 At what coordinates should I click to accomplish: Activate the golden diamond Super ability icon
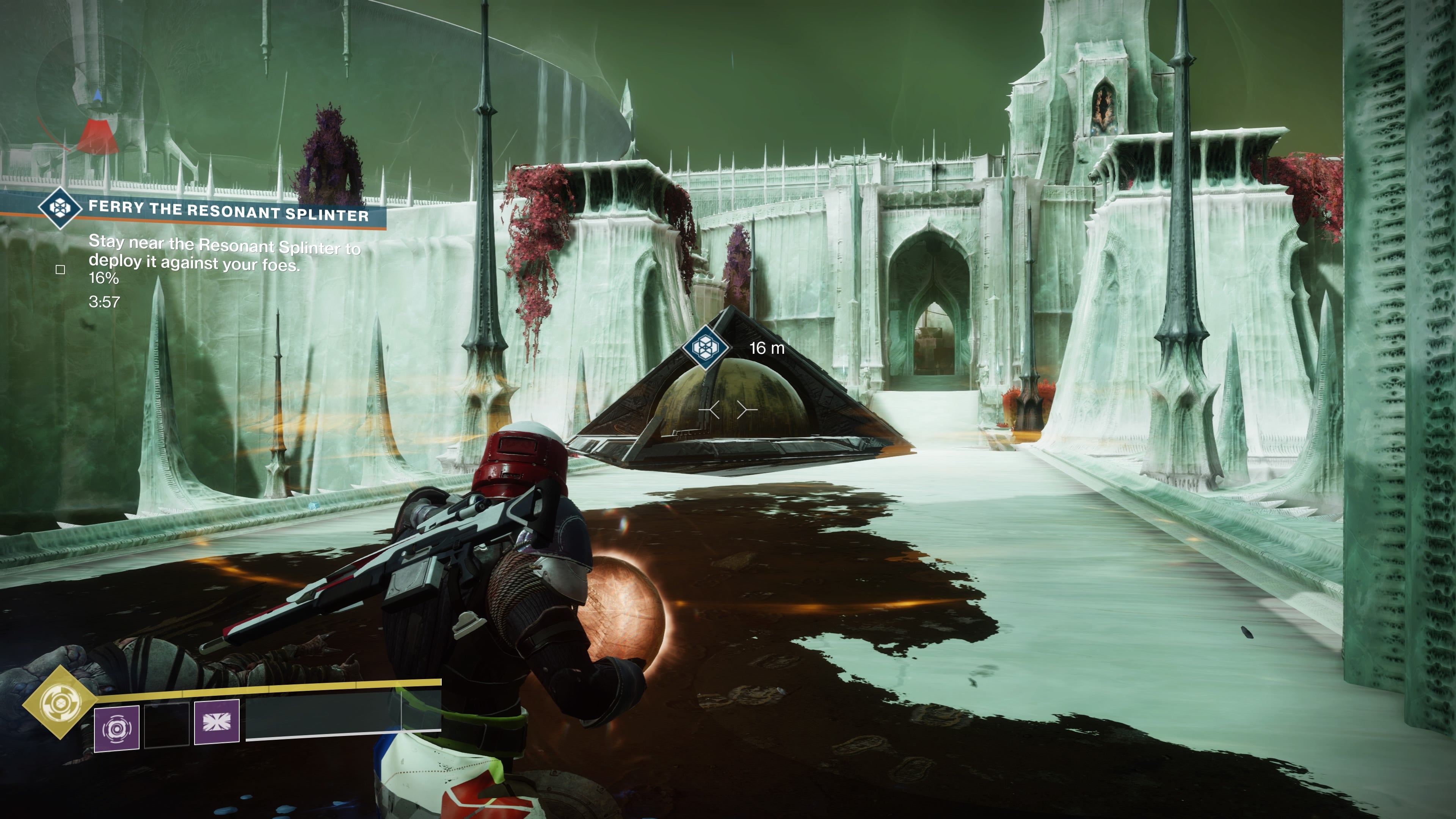(x=60, y=703)
